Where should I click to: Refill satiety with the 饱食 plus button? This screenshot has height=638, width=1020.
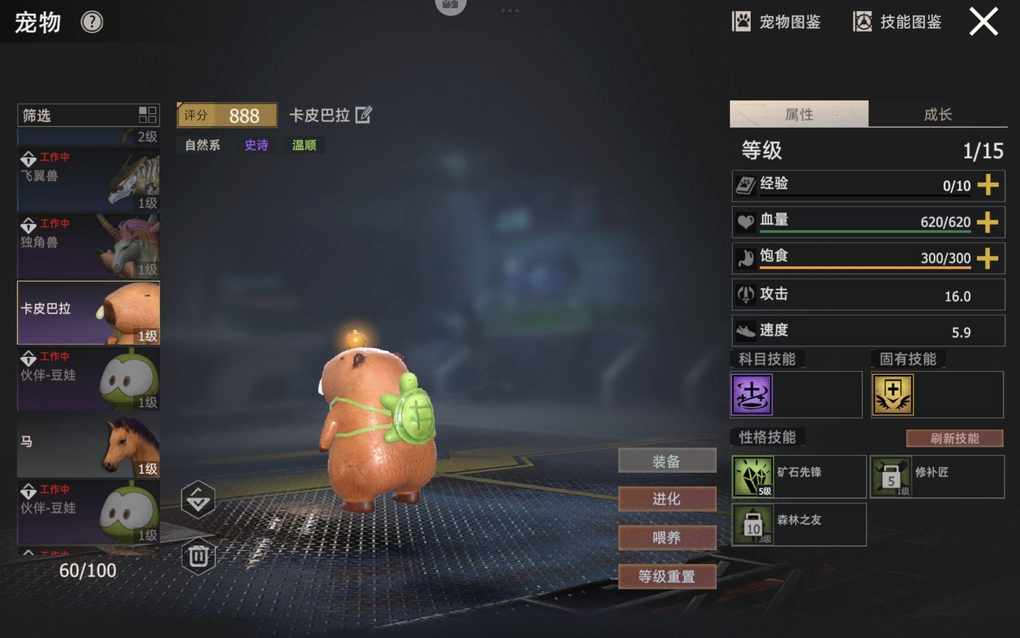[987, 258]
